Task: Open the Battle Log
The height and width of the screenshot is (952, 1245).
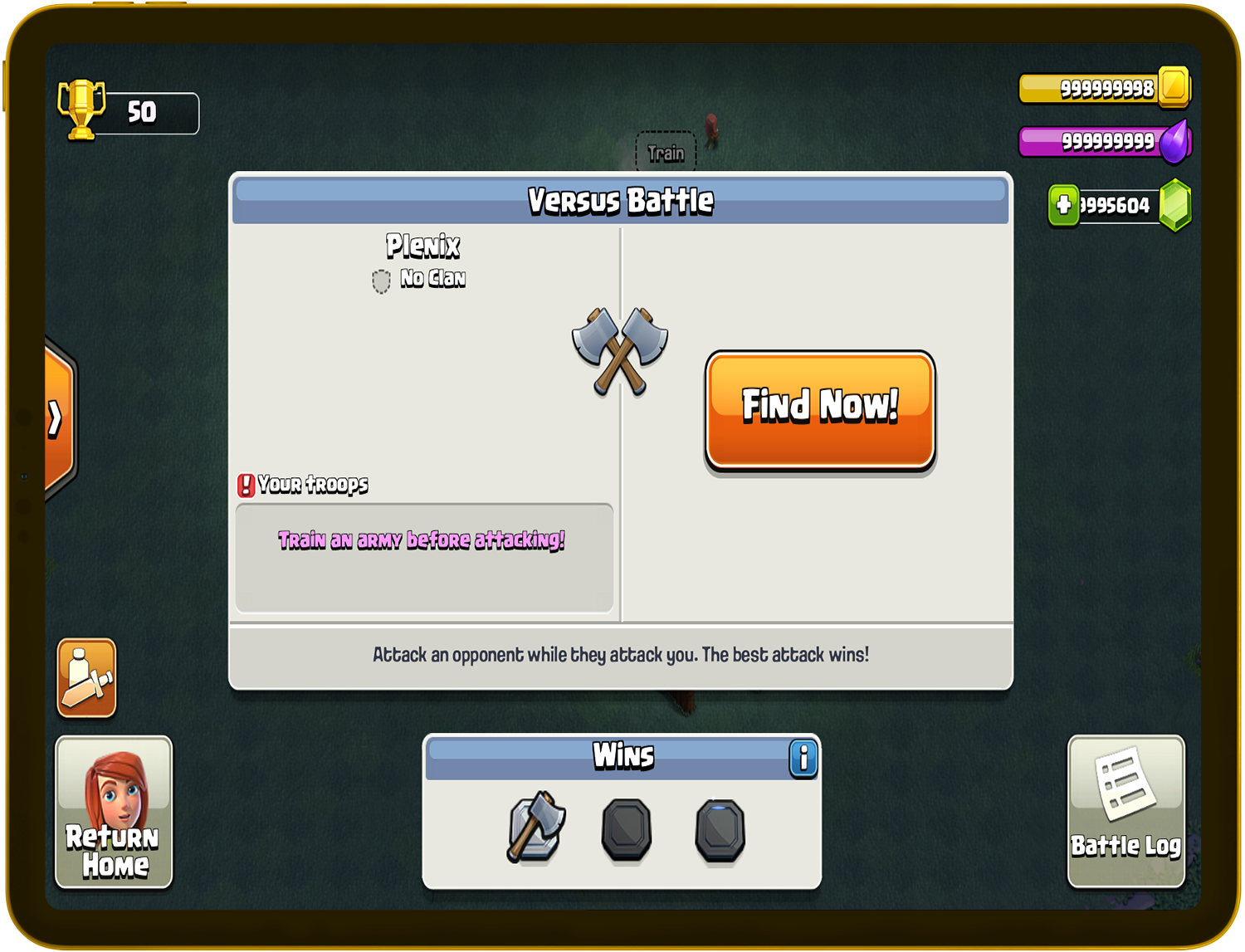Action: click(1125, 811)
